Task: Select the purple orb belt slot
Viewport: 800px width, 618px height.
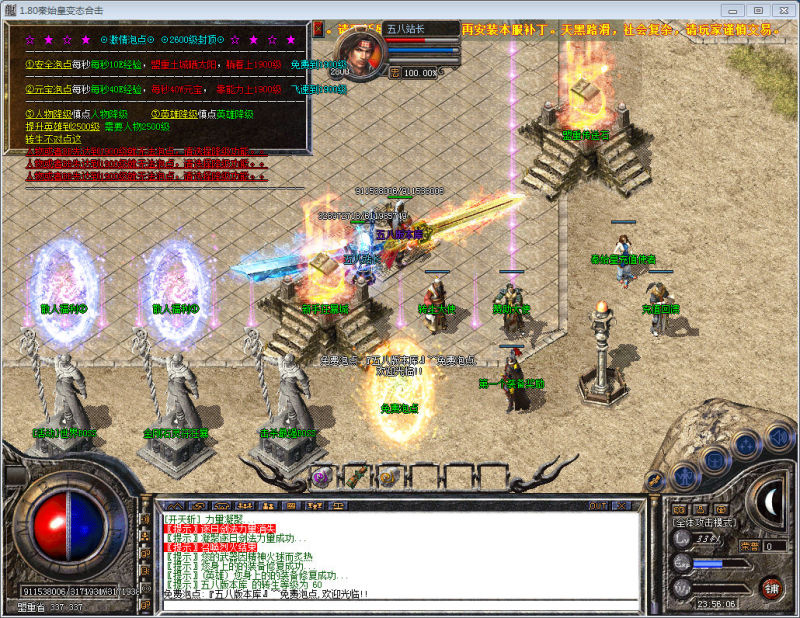Action: [x=321, y=477]
